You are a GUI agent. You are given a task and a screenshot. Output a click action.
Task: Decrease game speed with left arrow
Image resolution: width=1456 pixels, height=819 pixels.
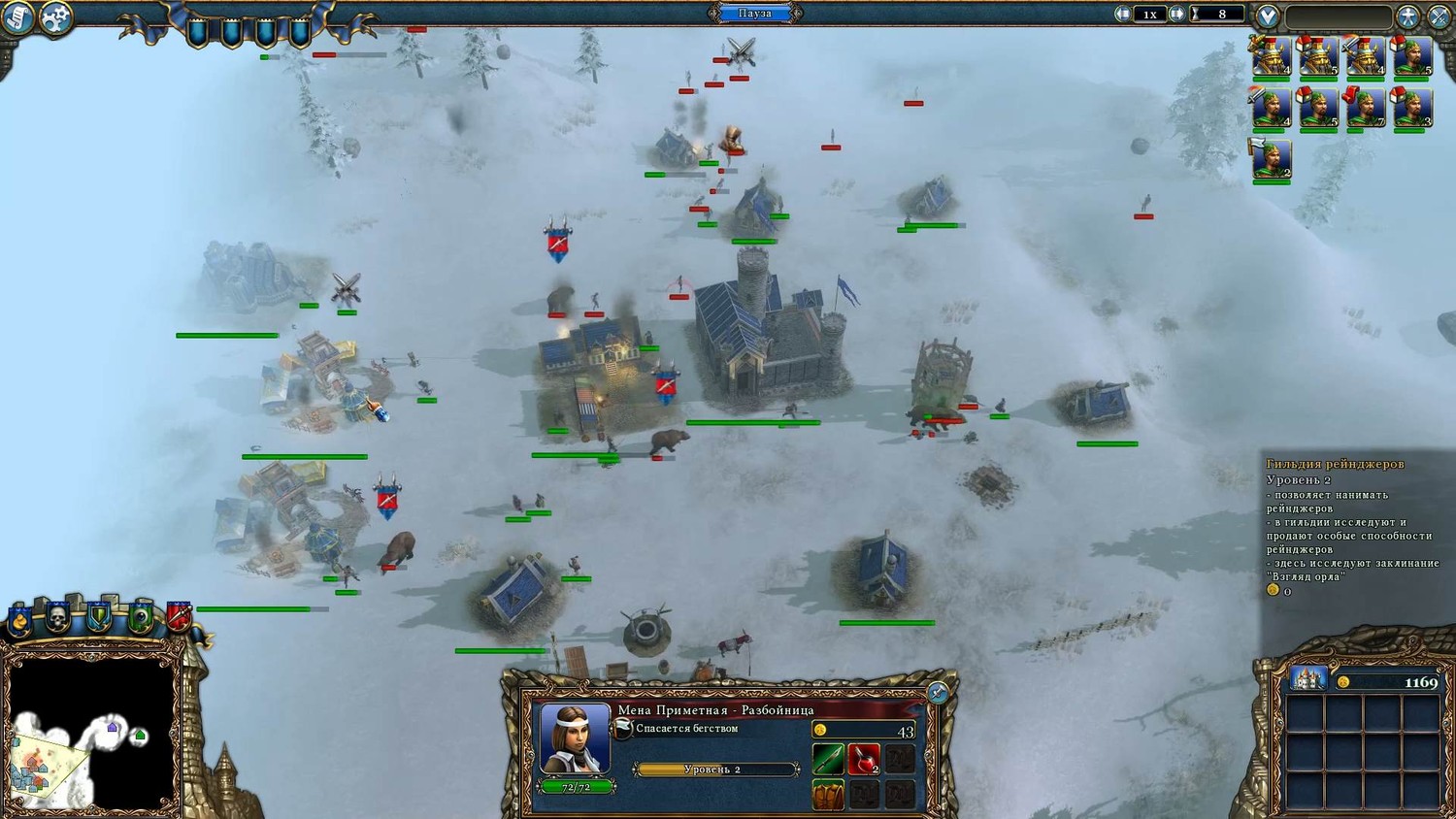1123,14
